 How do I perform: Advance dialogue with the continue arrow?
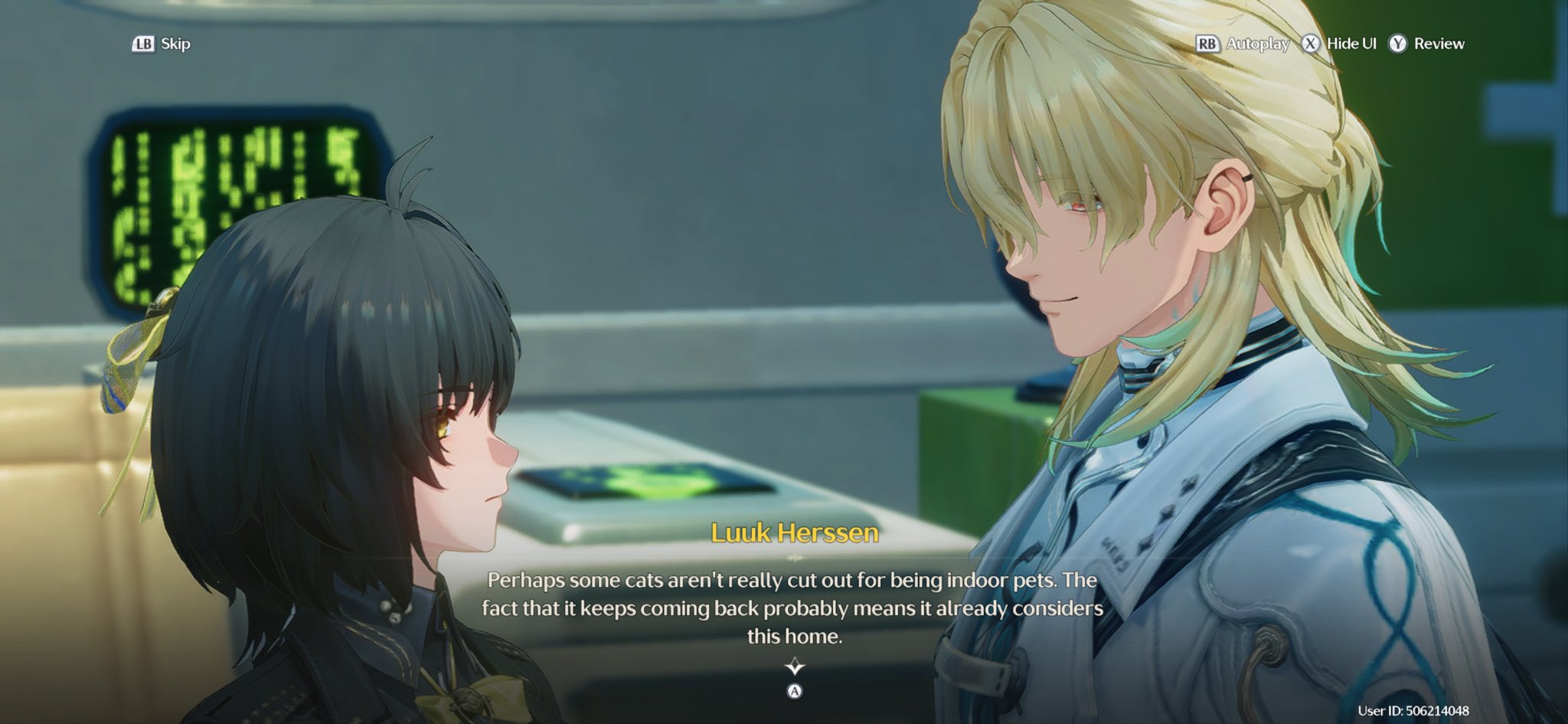point(795,667)
